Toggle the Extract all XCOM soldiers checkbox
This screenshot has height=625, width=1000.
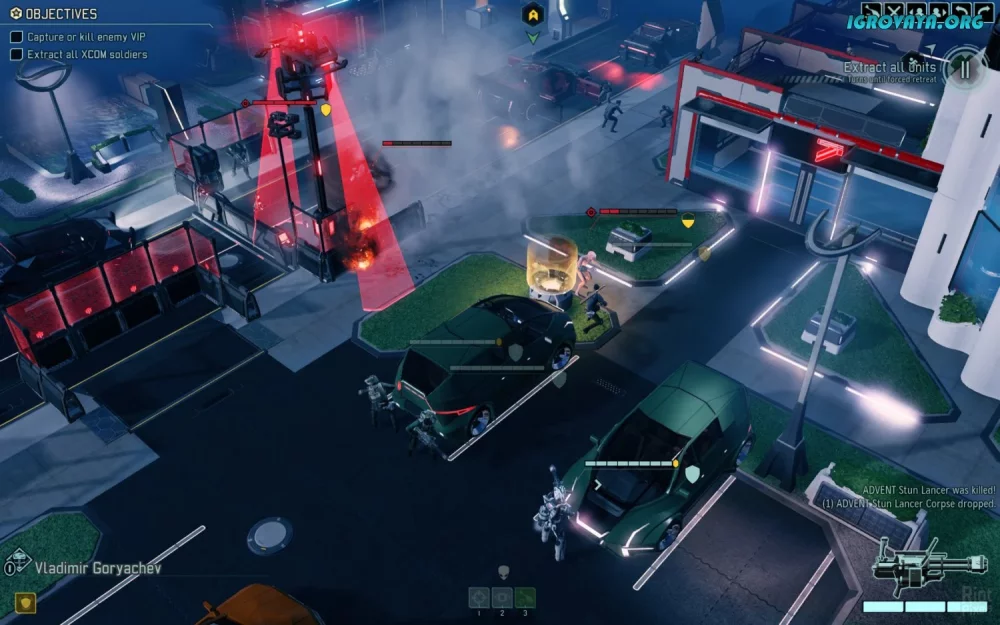pos(16,54)
